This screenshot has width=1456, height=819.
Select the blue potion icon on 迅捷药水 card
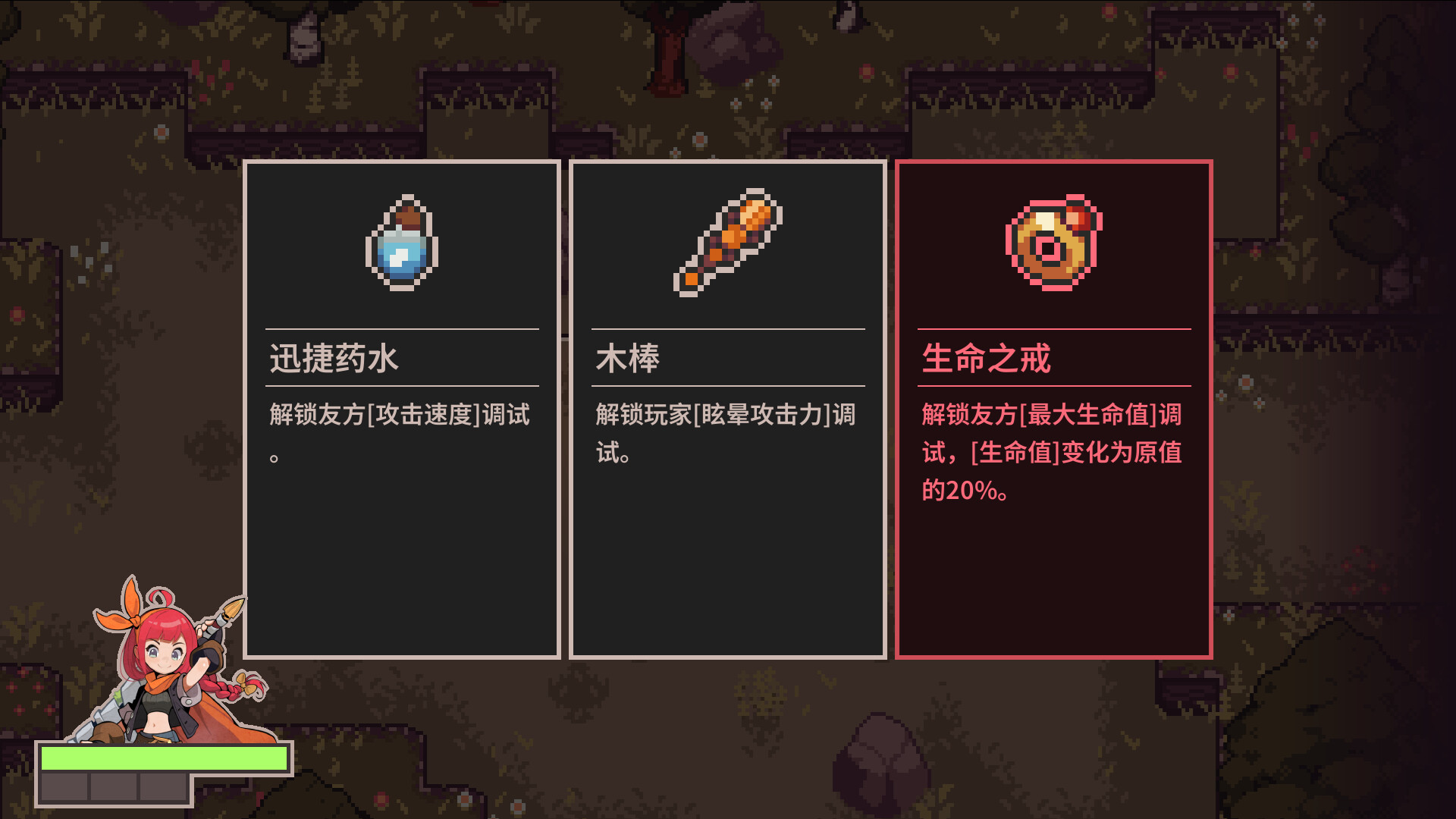click(401, 246)
